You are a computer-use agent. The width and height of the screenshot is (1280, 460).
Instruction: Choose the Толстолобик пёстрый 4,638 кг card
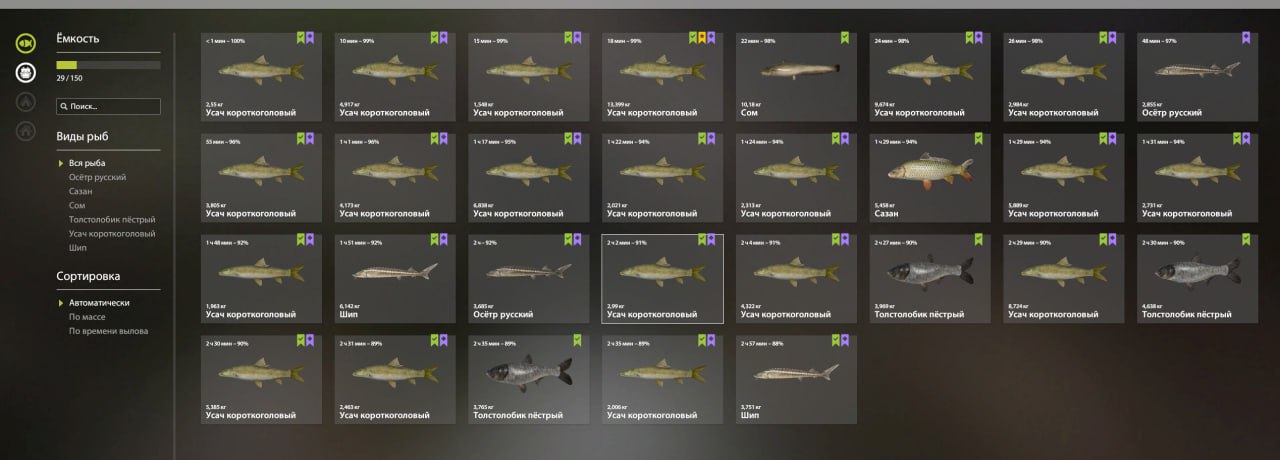[x=1199, y=279]
